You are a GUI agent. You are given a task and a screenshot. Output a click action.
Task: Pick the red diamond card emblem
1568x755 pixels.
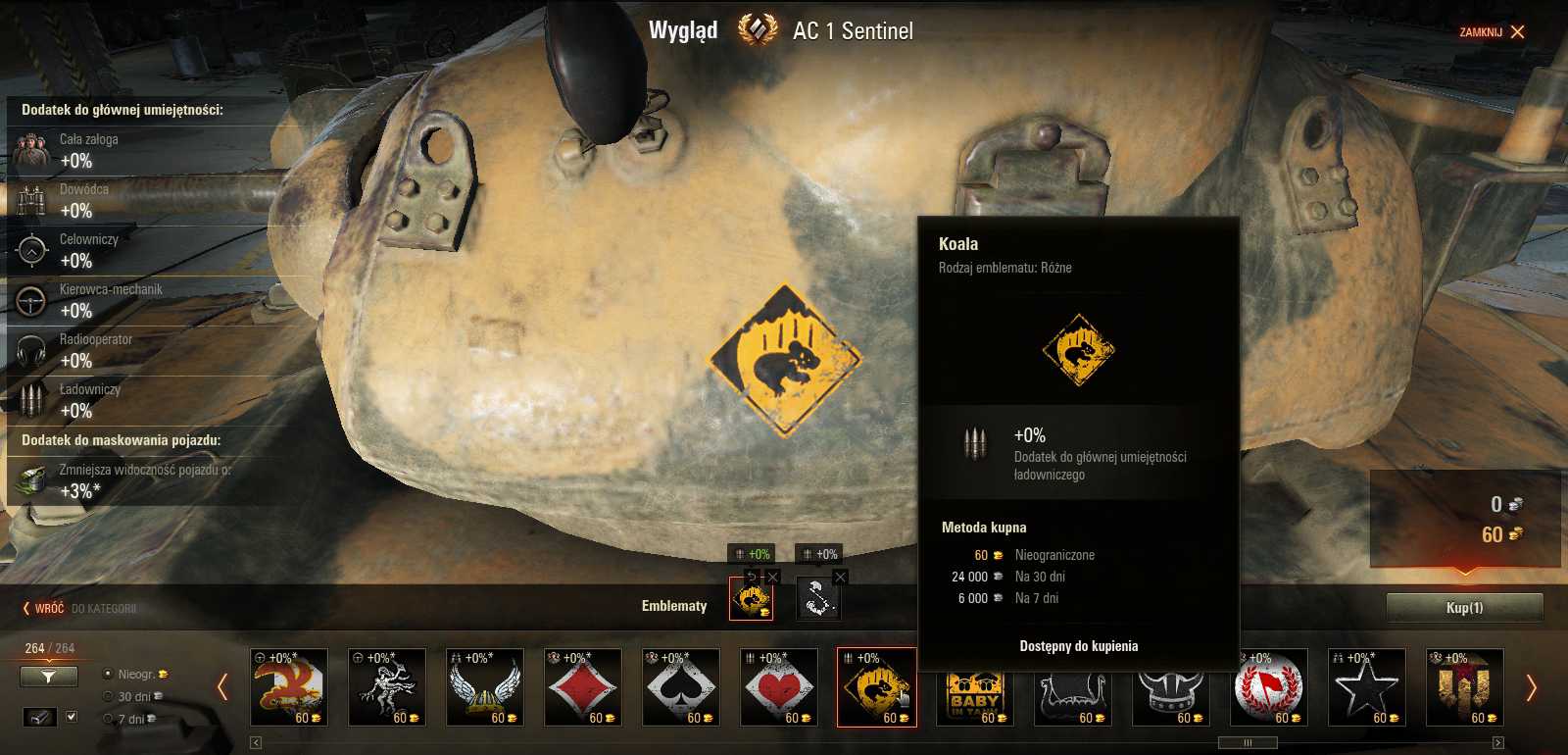582,686
